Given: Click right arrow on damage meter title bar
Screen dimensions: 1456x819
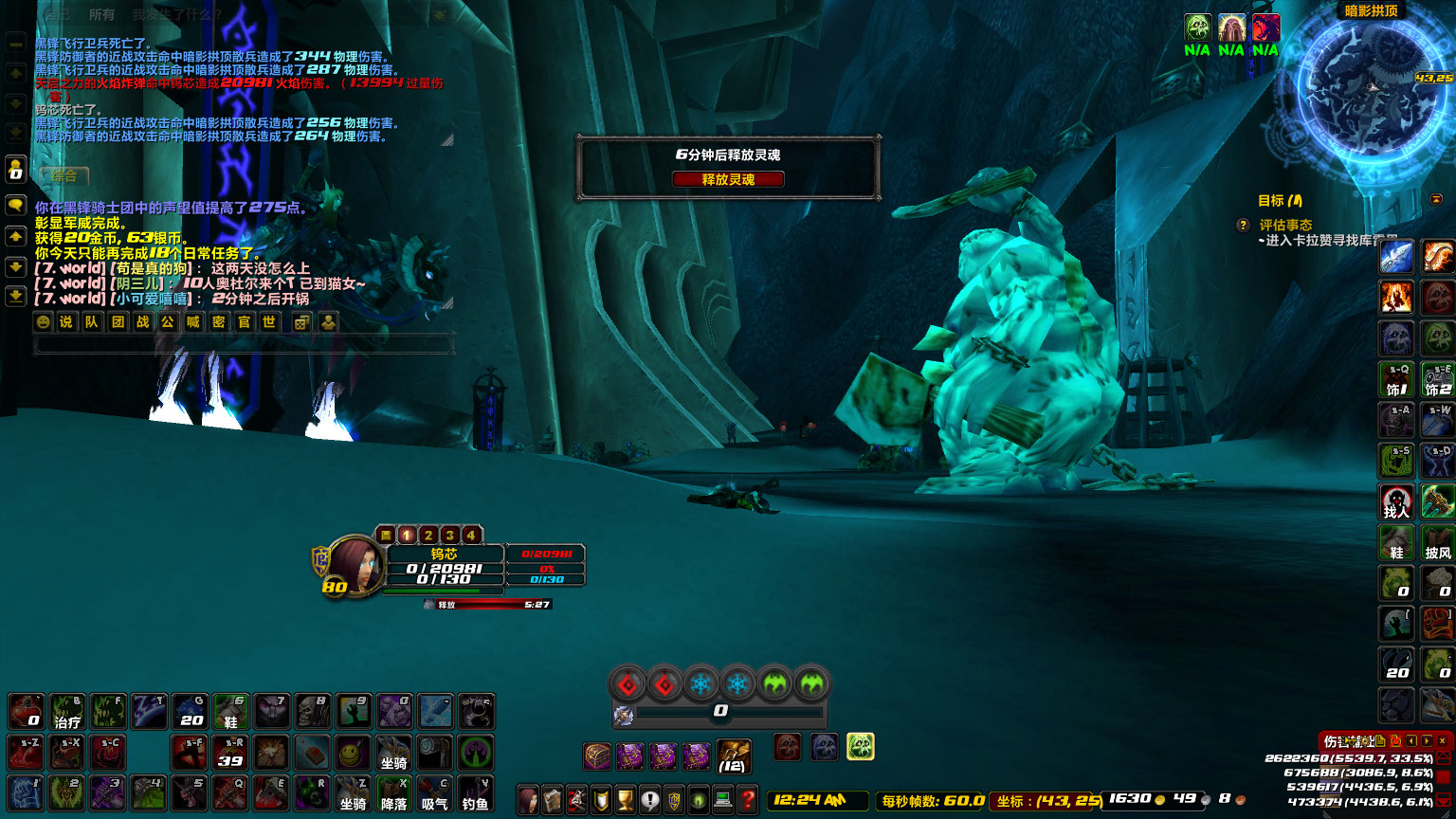Looking at the screenshot, I should pyautogui.click(x=1427, y=740).
